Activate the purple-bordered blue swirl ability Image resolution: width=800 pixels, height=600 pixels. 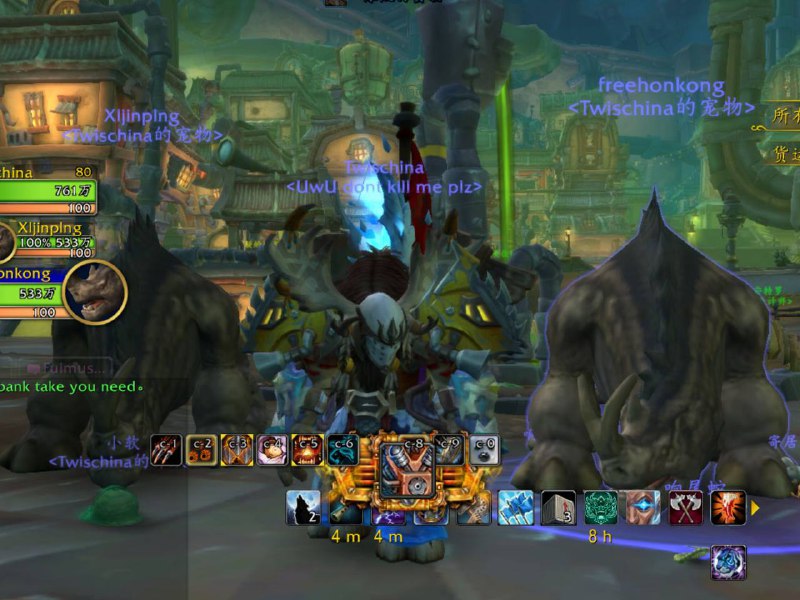[728, 562]
